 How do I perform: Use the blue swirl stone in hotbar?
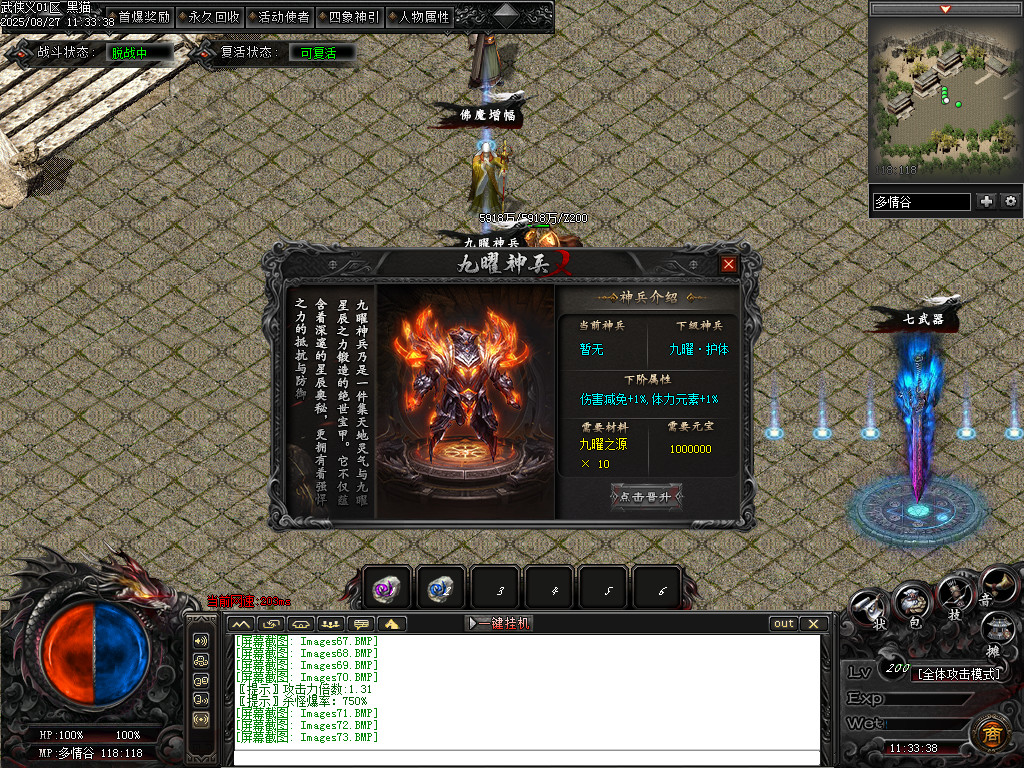[440, 589]
